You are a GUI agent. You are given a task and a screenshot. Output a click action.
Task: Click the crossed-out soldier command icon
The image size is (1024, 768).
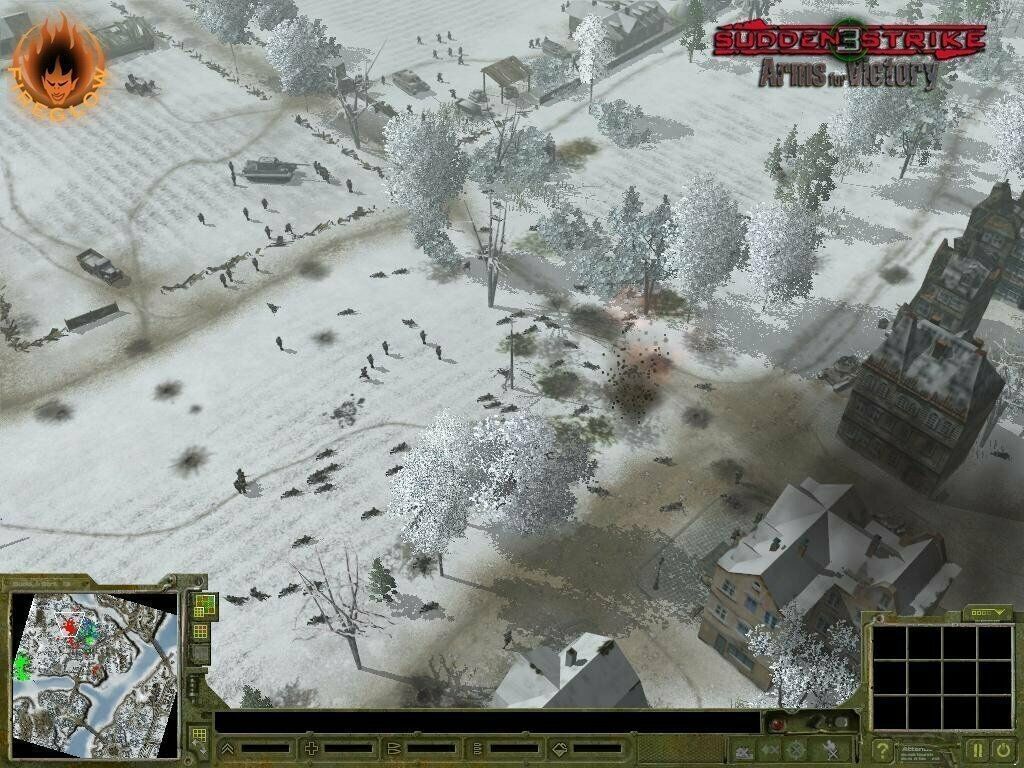(830, 749)
